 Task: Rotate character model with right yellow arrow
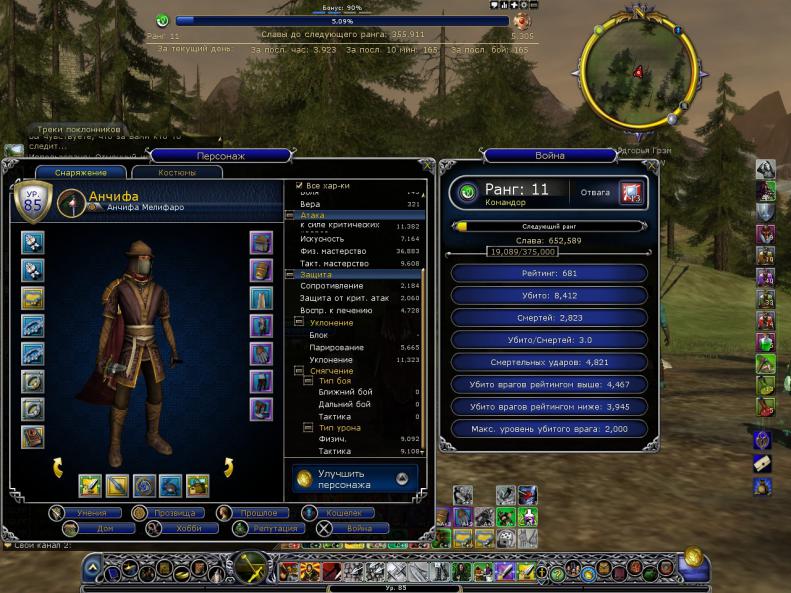(x=227, y=468)
